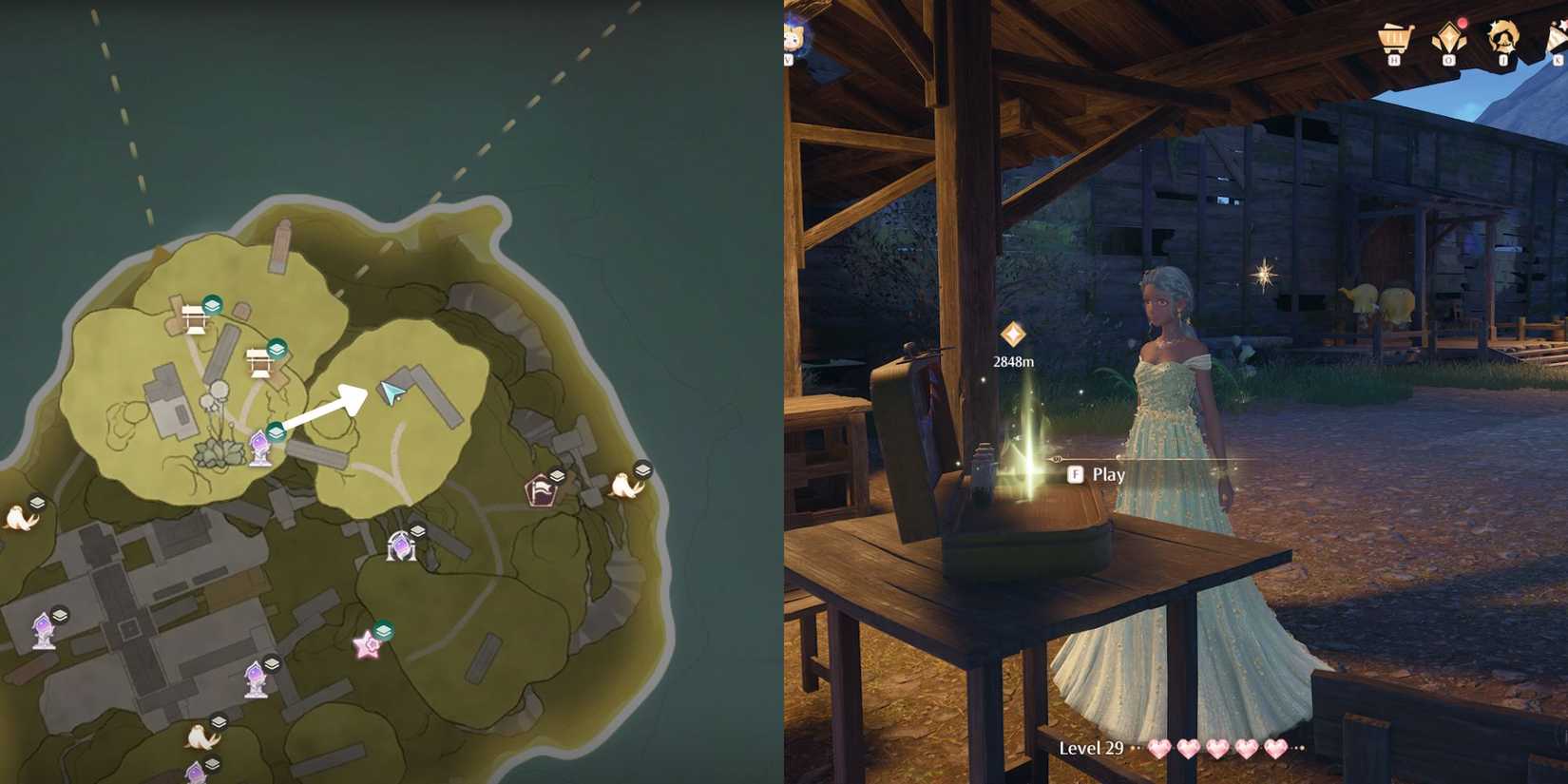The width and height of the screenshot is (1568, 784).
Task: Click the pink star marker on the map
Action: click(367, 643)
